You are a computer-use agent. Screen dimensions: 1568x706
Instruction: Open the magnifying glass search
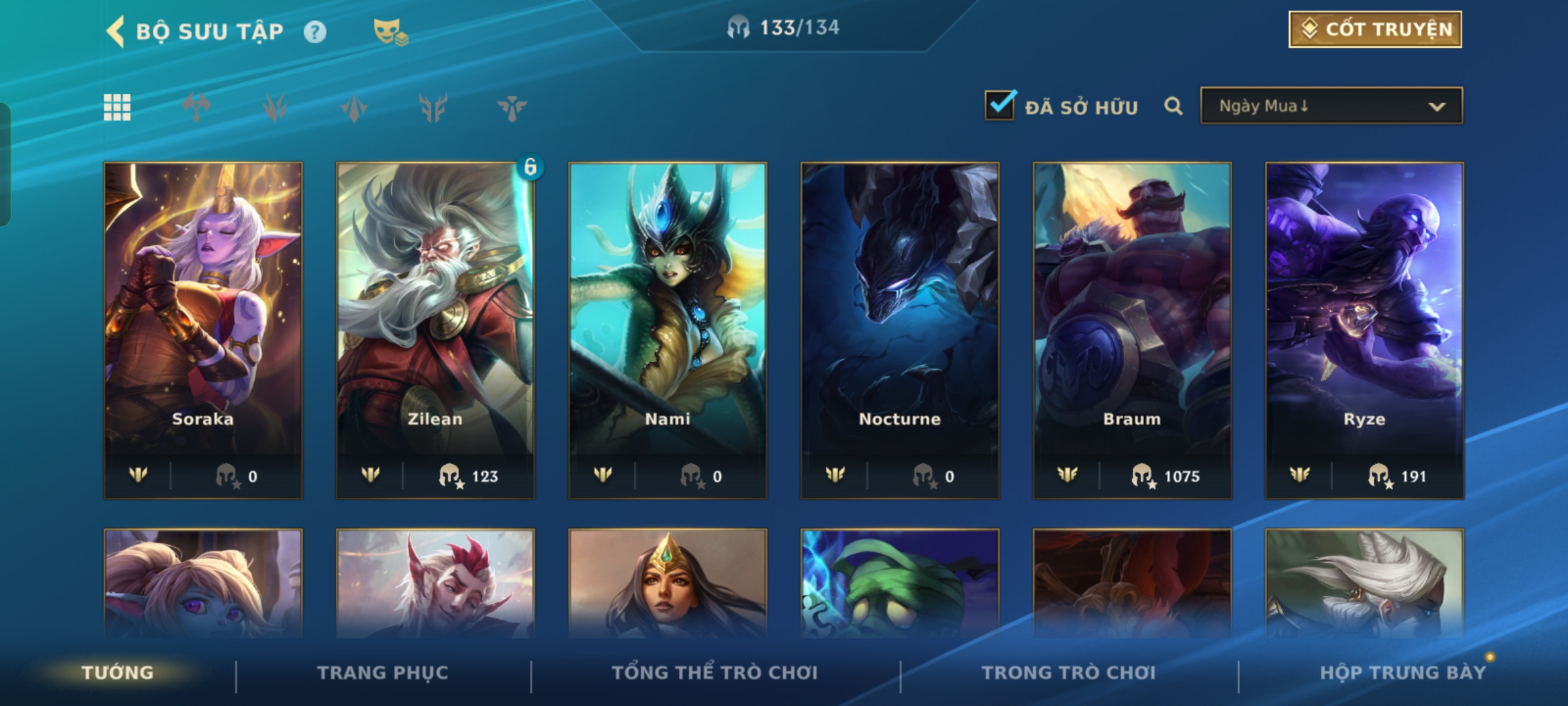coord(1173,106)
